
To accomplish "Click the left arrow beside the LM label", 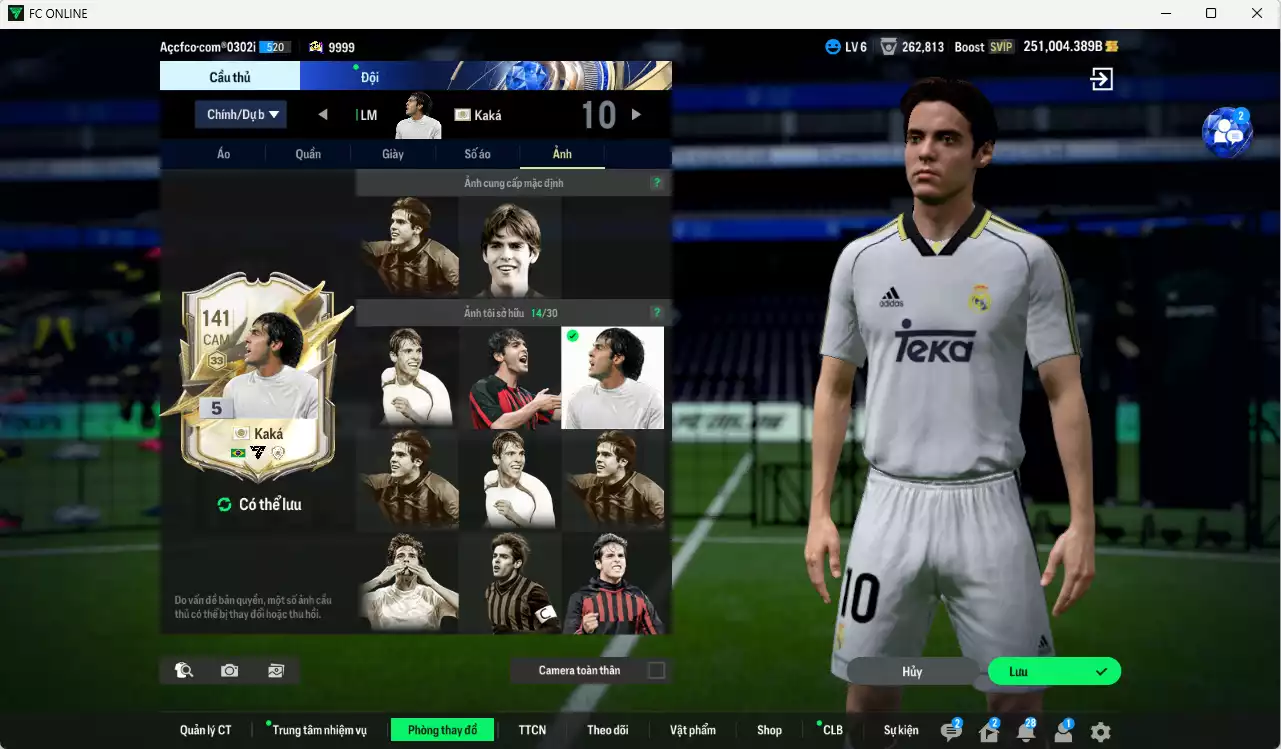I will (x=323, y=114).
